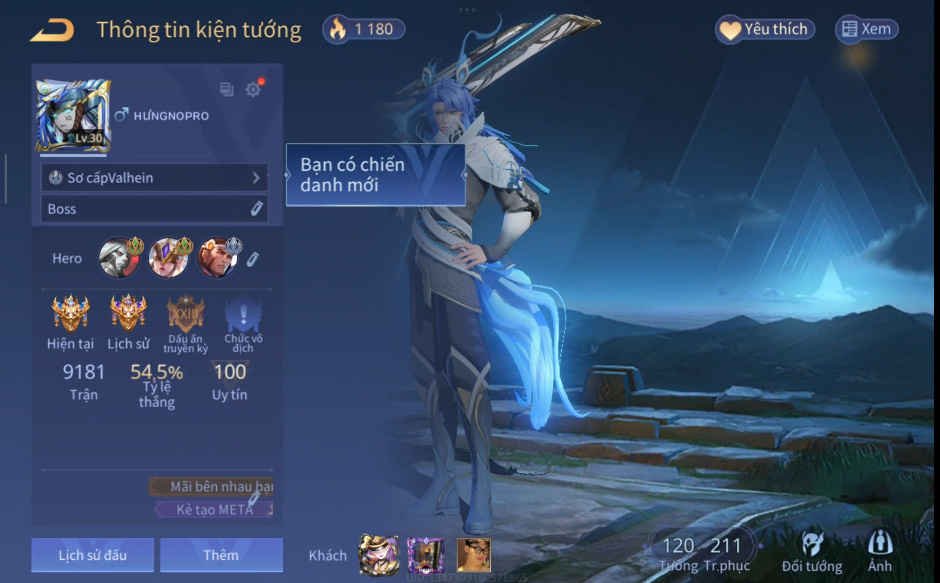Click the copy icon beside the gear
Image resolution: width=940 pixels, height=583 pixels.
(x=227, y=90)
